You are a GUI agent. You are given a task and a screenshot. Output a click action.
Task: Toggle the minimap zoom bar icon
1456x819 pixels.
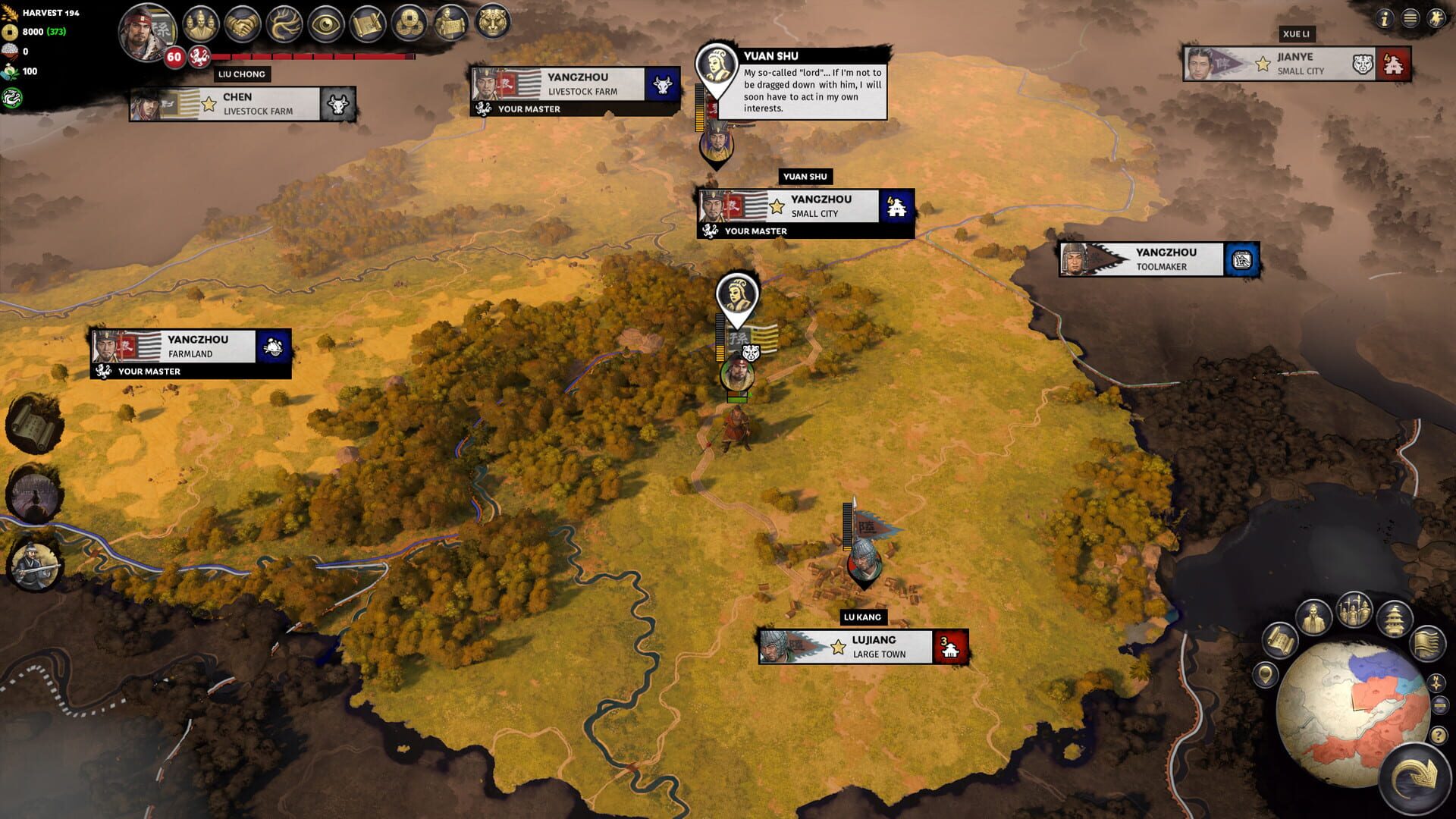click(1439, 704)
